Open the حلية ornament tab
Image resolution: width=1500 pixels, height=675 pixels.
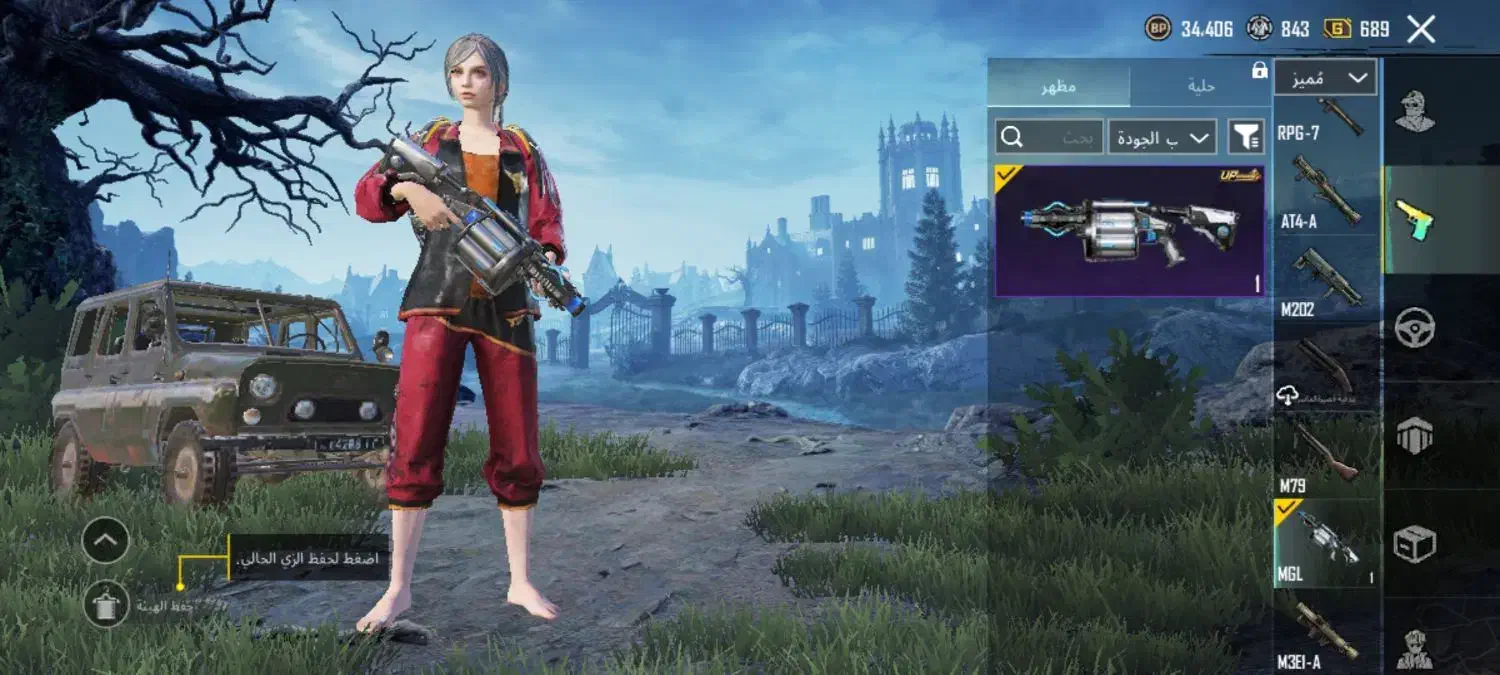click(x=1200, y=86)
